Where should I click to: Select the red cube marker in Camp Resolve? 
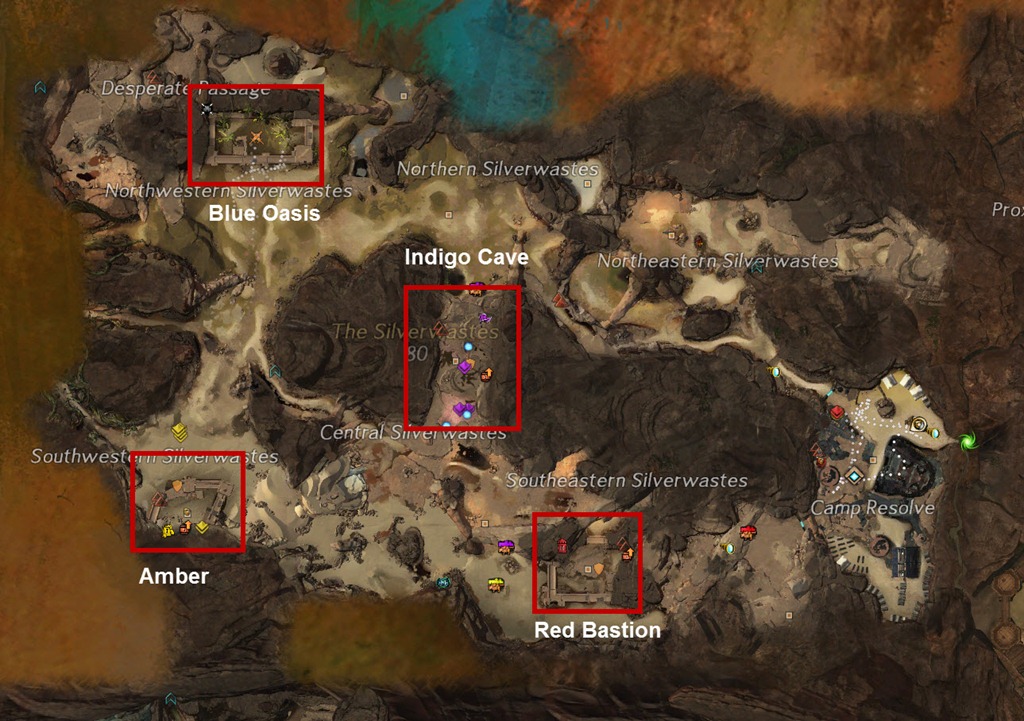point(837,411)
